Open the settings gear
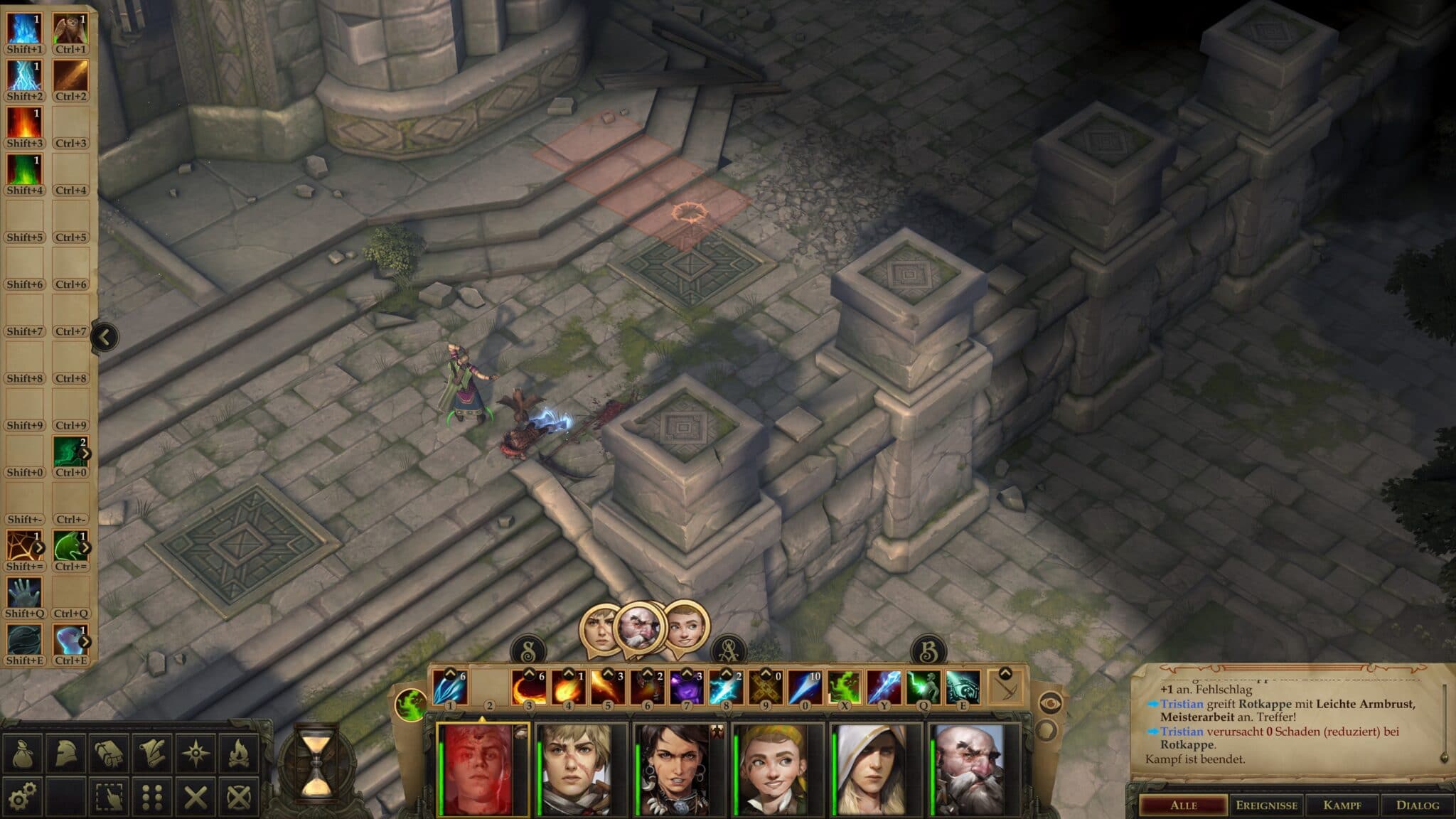This screenshot has height=819, width=1456. 21,797
